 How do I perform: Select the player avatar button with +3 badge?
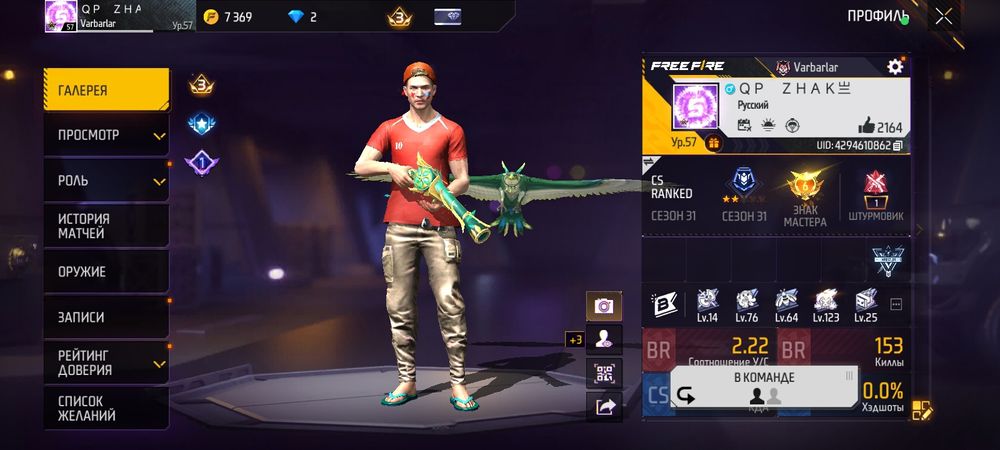604,339
